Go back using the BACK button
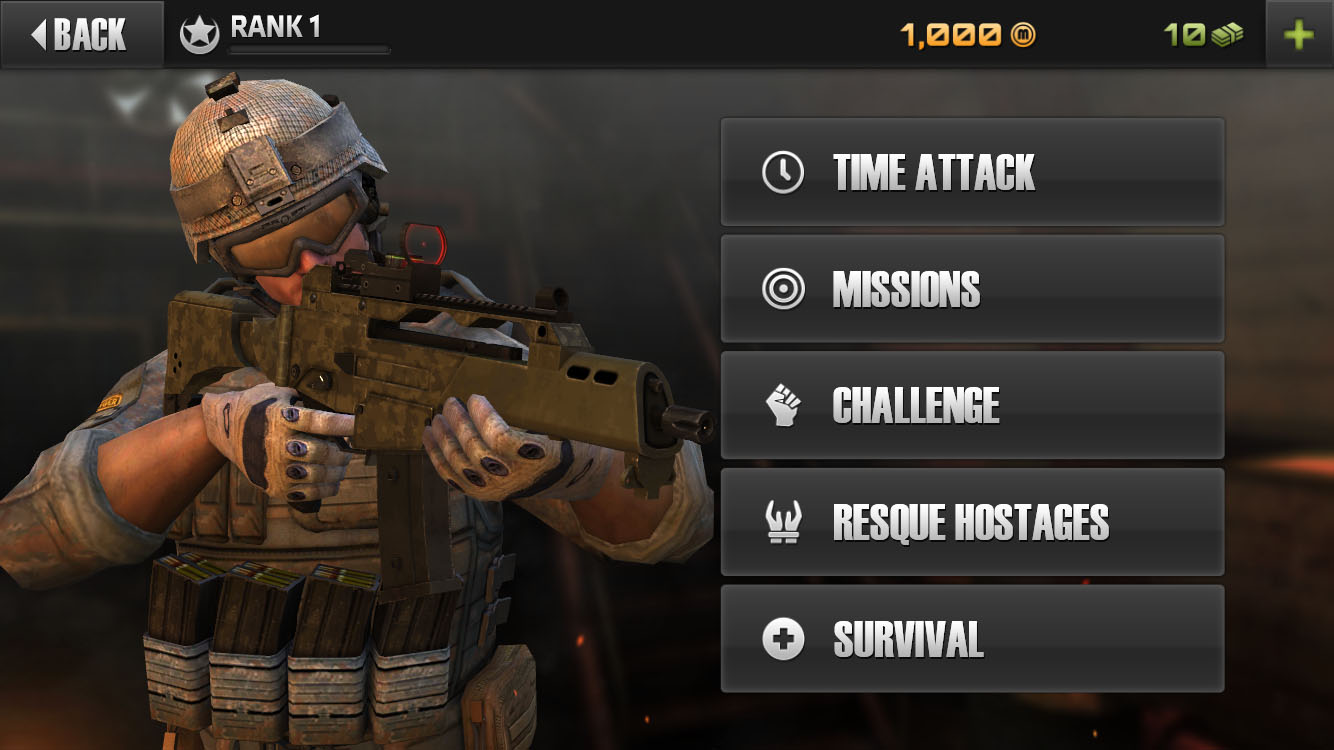 click(80, 34)
